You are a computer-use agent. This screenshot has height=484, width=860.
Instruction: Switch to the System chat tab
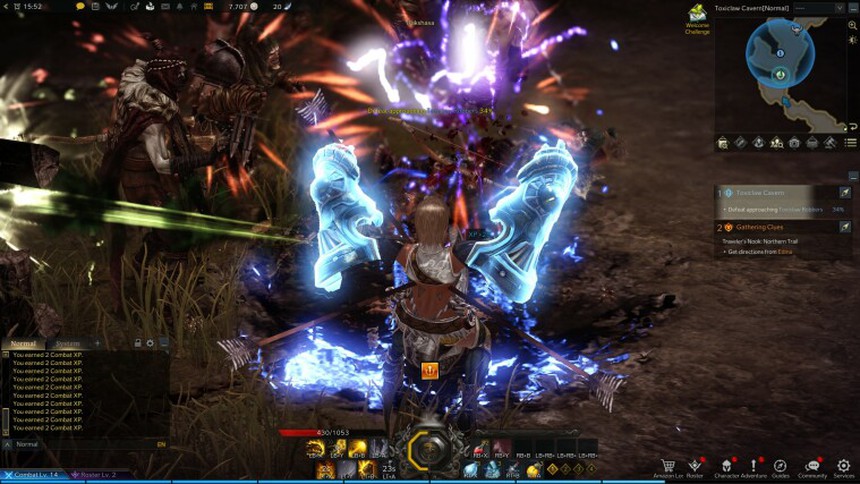click(x=68, y=344)
